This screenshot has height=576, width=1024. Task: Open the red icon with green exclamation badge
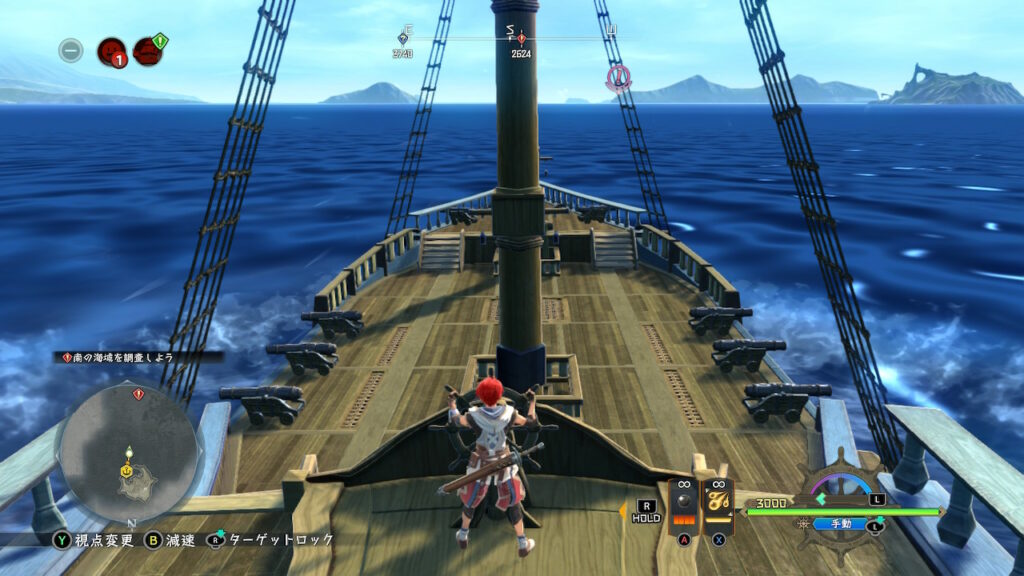148,50
